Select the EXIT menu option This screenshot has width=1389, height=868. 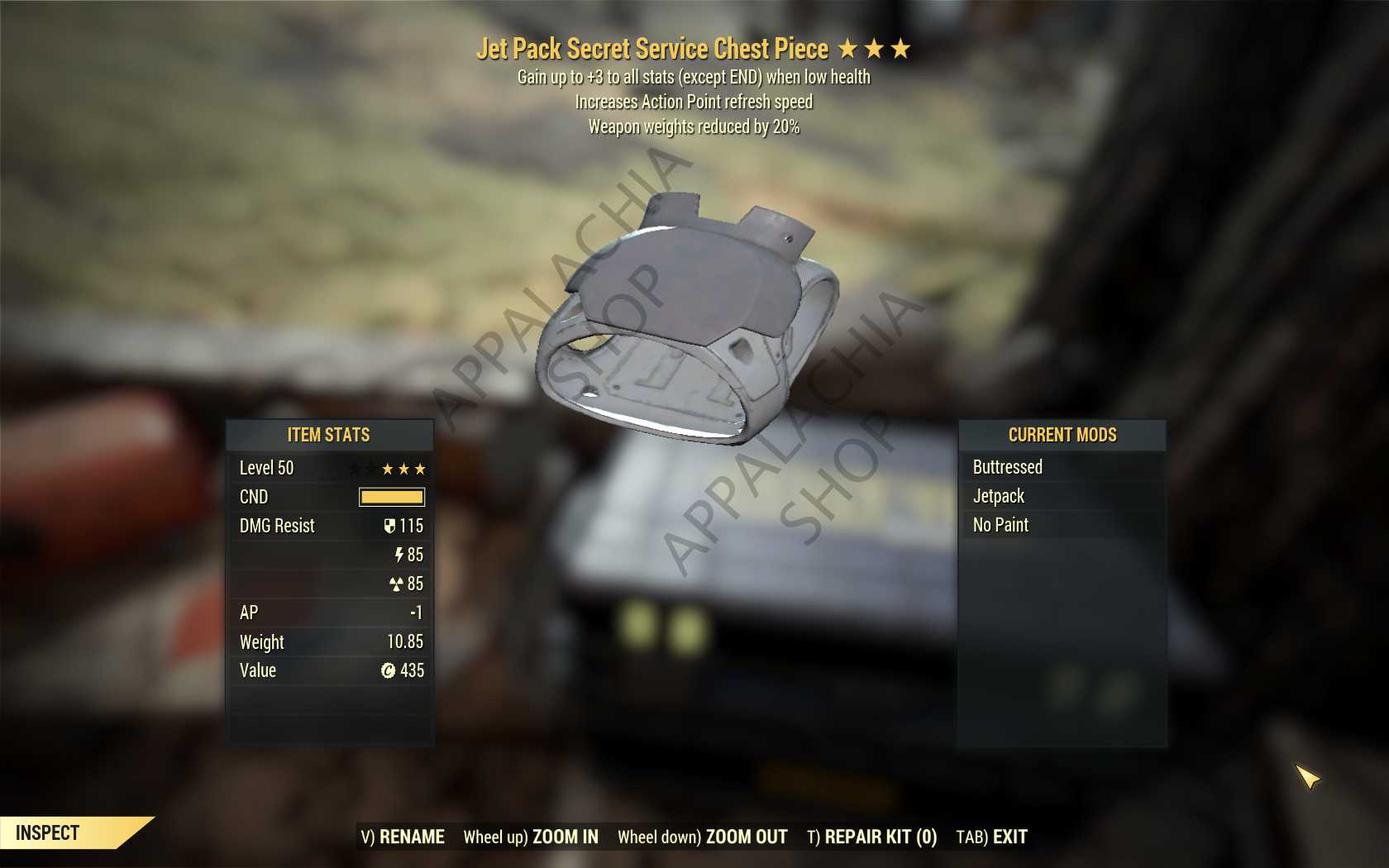tap(1008, 837)
